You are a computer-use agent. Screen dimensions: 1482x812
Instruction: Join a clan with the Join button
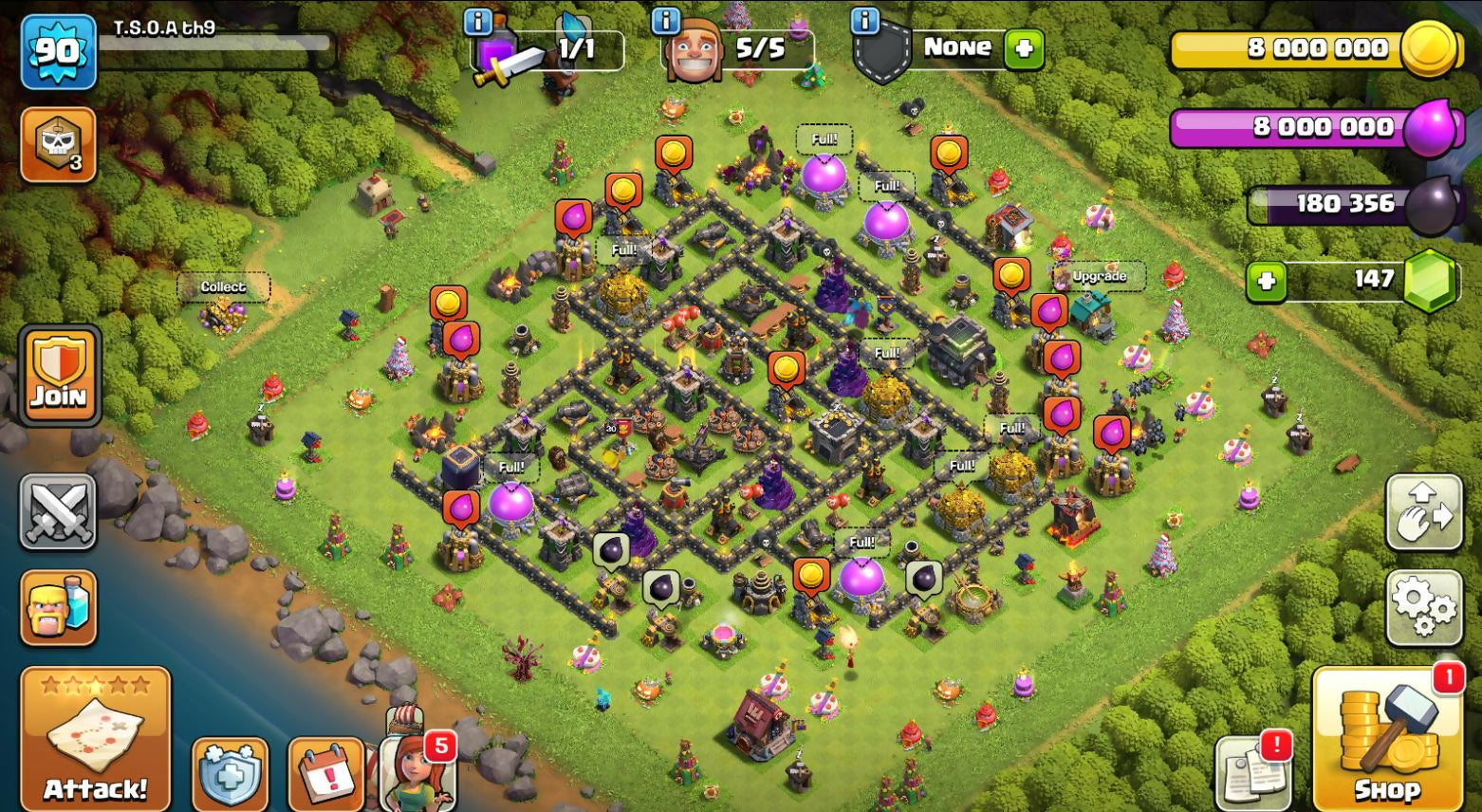[x=59, y=375]
